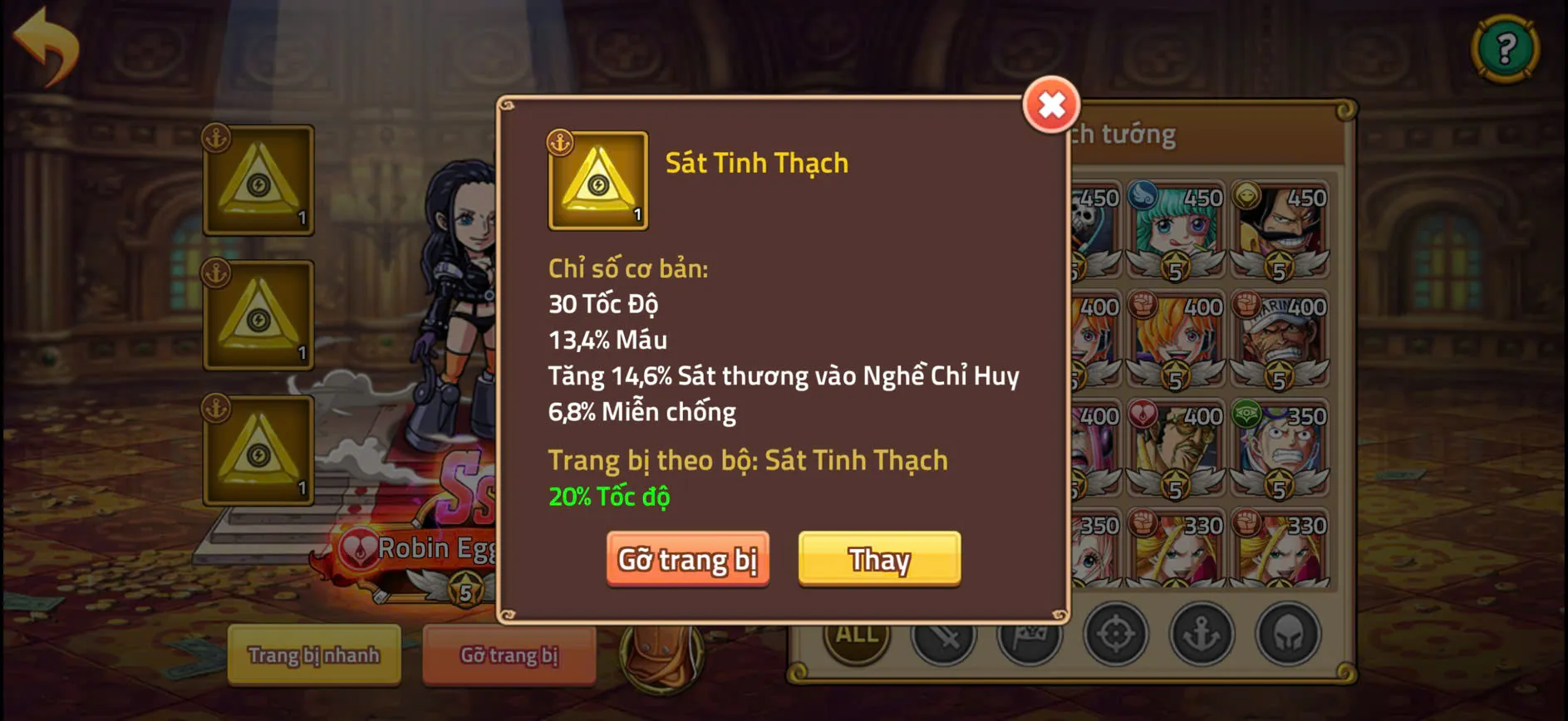Click the Sát Tinh Thạch gem icon in dialog
Viewport: 1568px width, 721px height.
(x=597, y=180)
